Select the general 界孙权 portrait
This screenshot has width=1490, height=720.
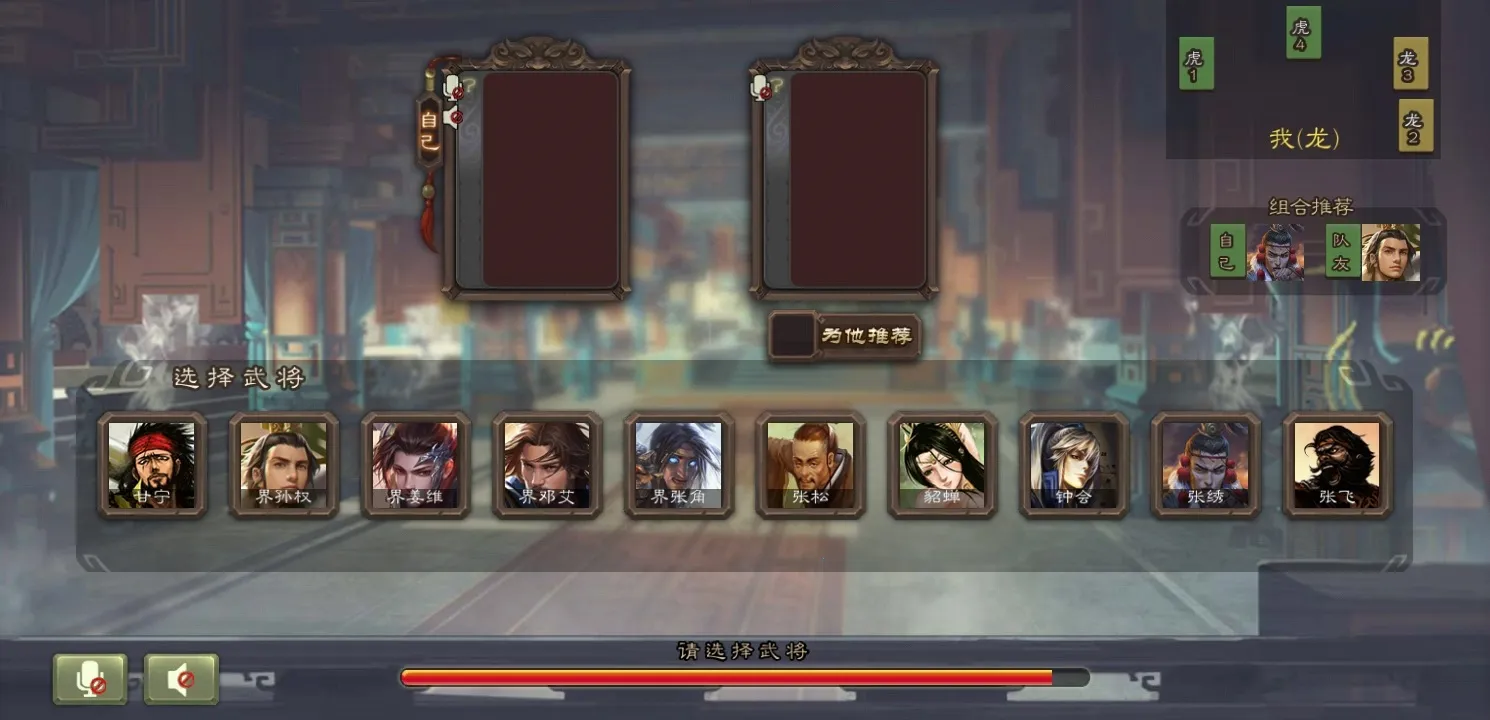[284, 466]
